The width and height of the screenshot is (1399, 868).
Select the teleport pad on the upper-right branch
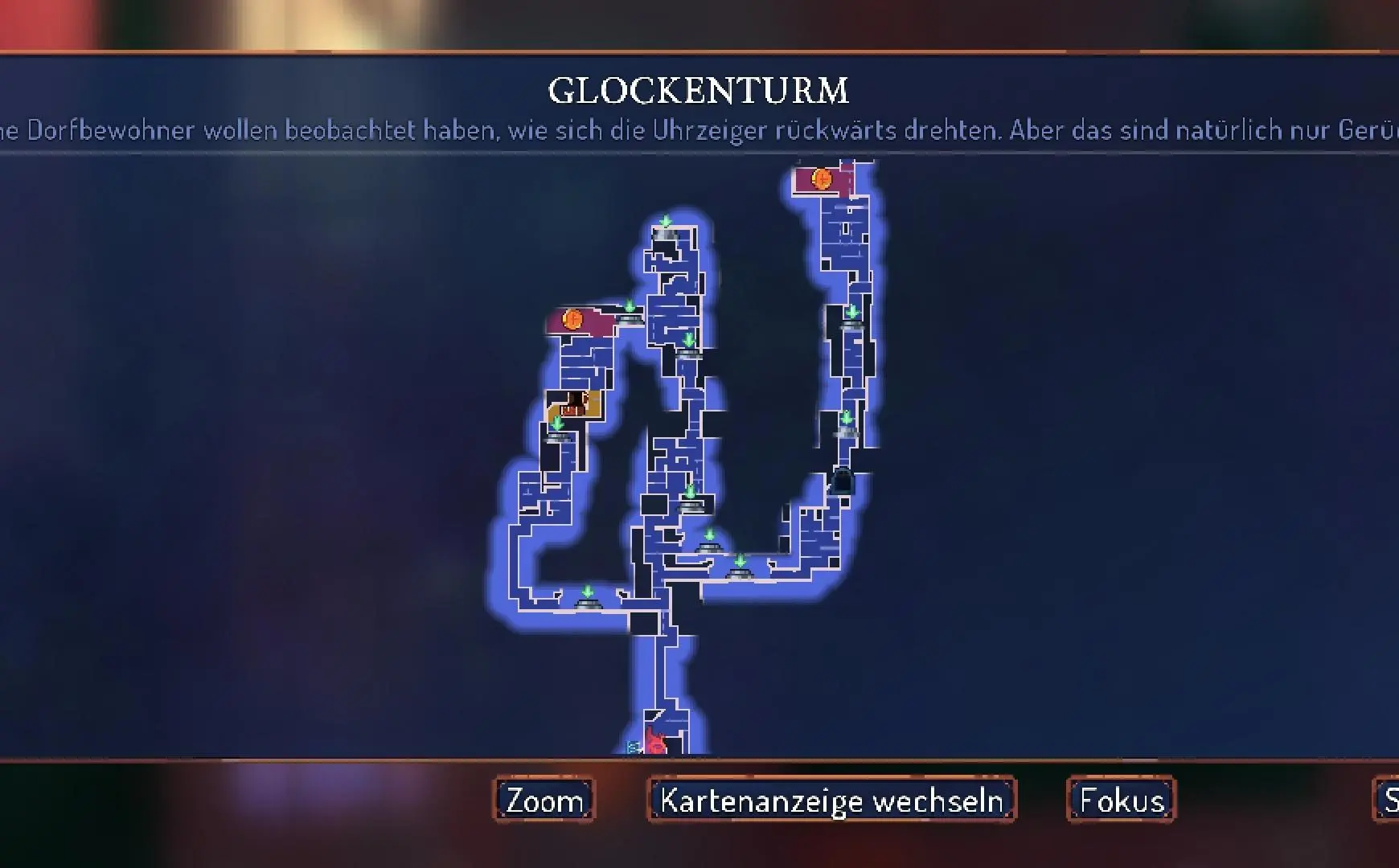coord(850,323)
